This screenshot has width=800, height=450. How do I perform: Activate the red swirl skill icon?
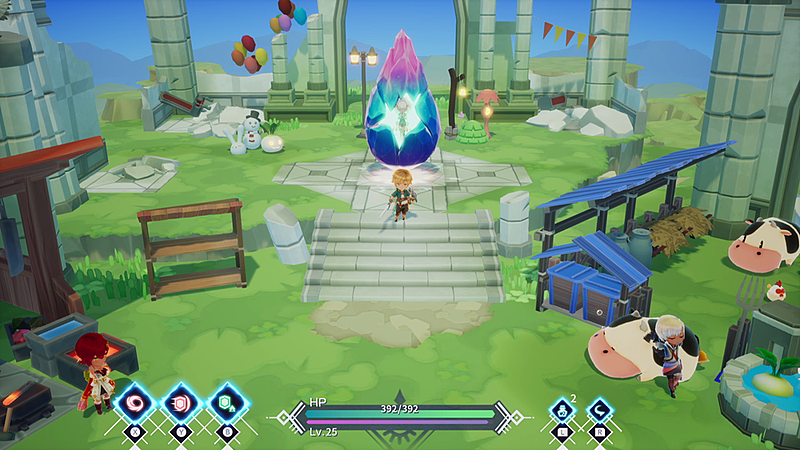pos(134,405)
